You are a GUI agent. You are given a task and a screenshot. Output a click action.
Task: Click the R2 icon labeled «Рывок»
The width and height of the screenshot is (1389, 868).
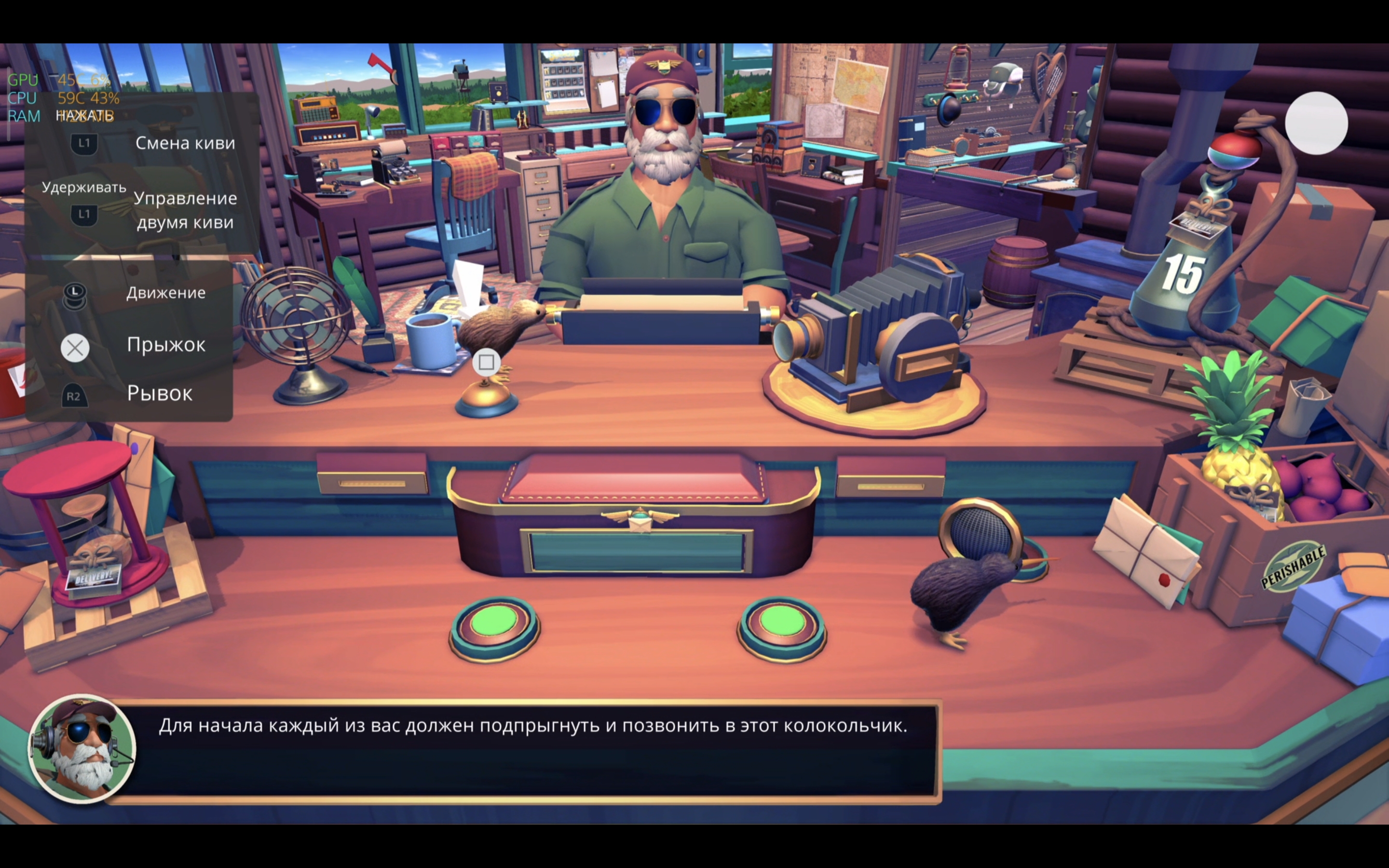pyautogui.click(x=75, y=395)
